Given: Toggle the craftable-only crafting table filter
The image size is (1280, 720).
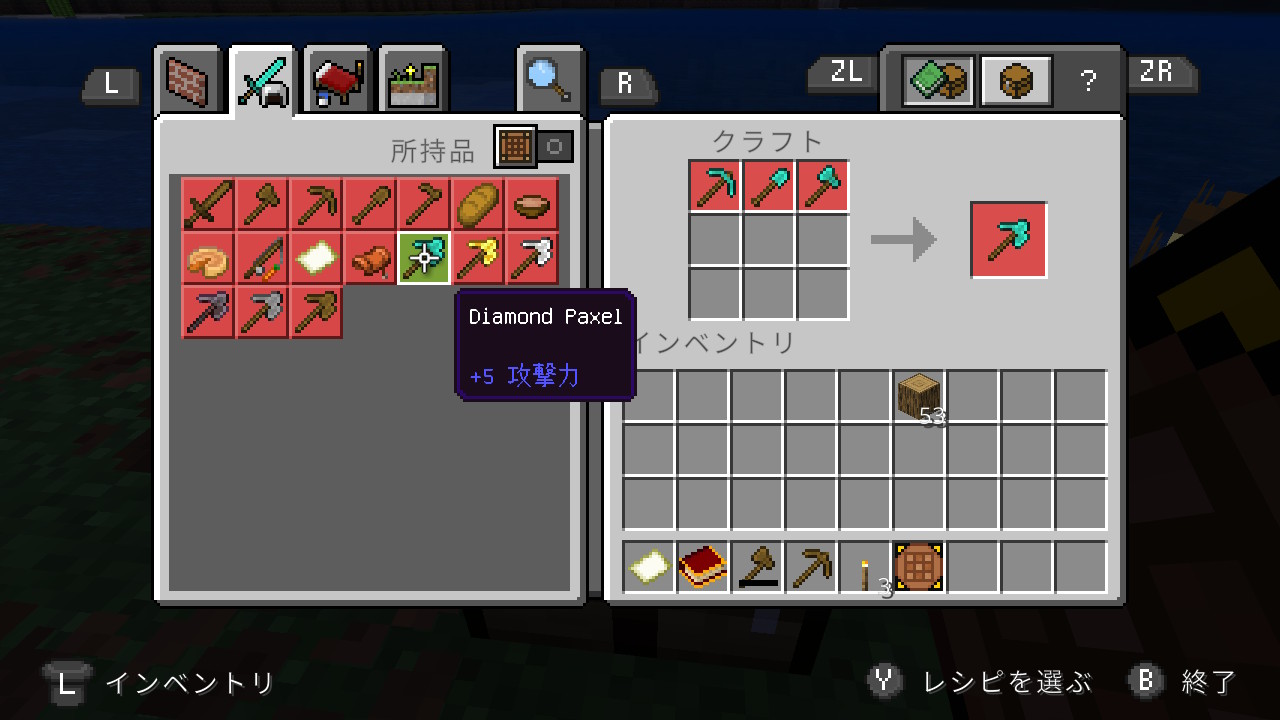Looking at the screenshot, I should coord(515,147).
